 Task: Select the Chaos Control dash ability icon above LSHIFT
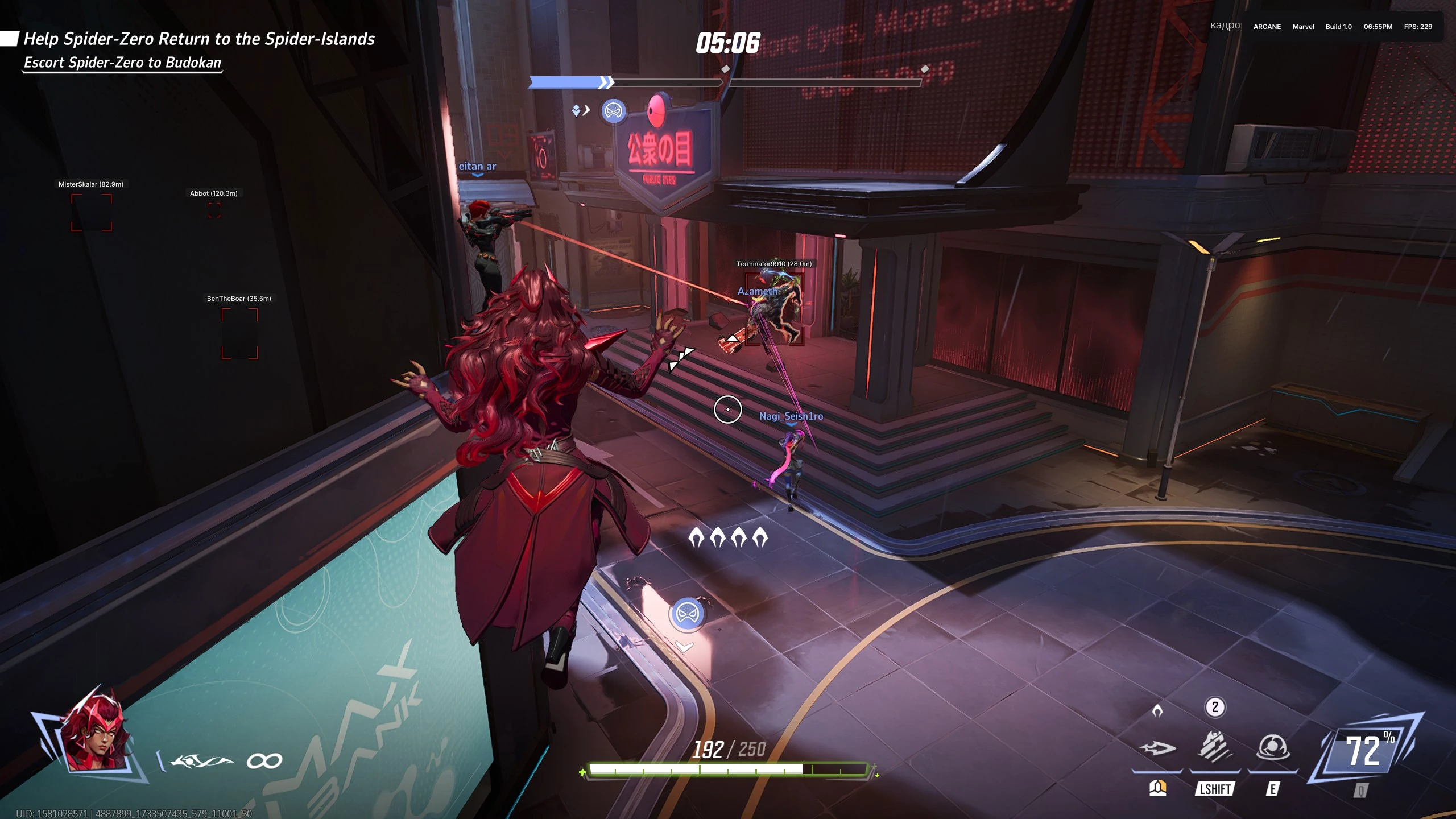click(x=1216, y=746)
